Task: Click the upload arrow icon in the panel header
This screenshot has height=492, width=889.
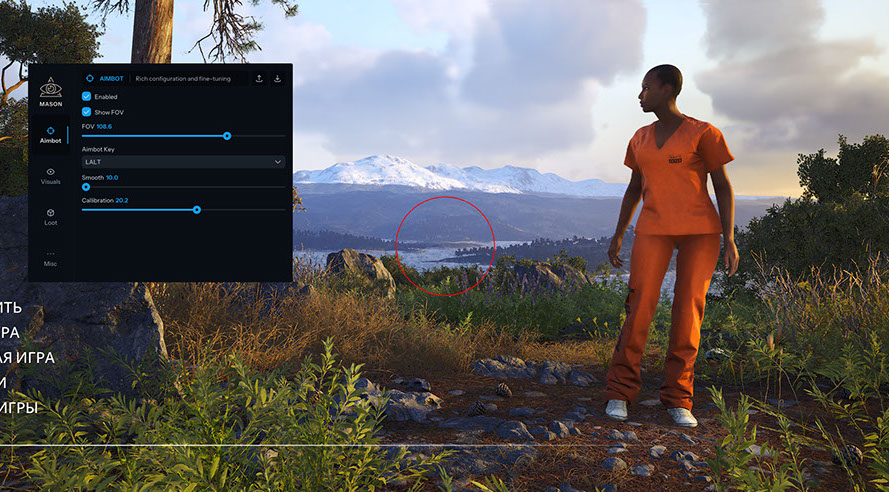Action: coord(260,78)
